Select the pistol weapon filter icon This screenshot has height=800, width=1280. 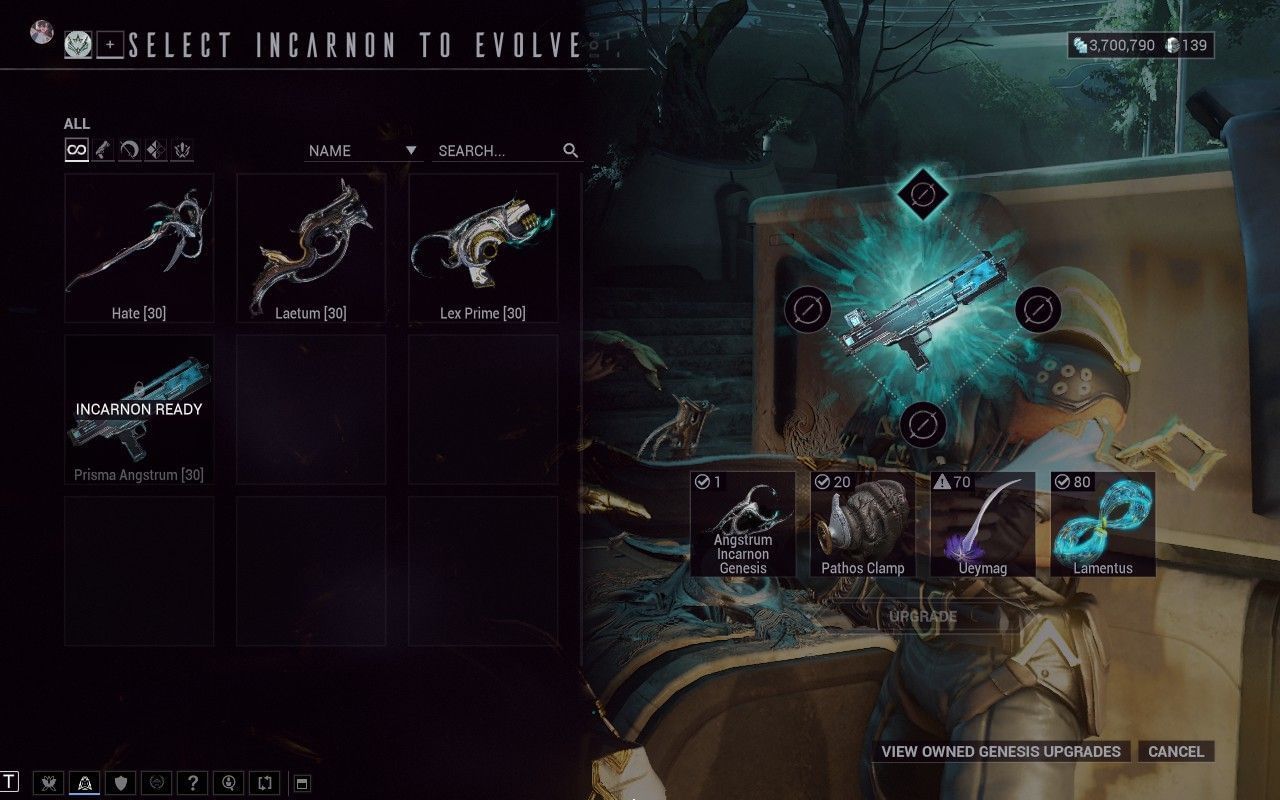(x=102, y=150)
